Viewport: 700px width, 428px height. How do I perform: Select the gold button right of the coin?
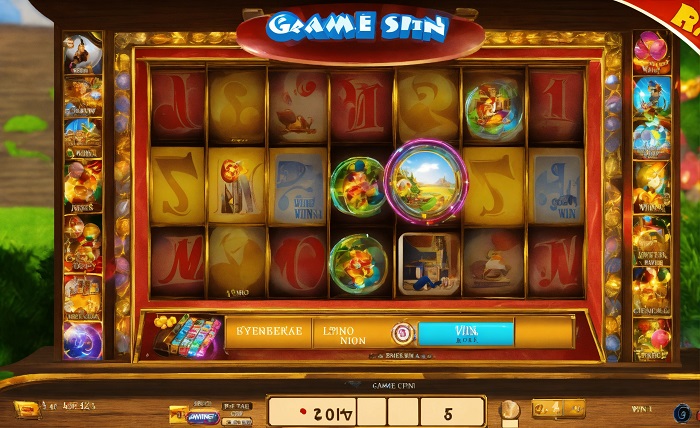[x=558, y=408]
